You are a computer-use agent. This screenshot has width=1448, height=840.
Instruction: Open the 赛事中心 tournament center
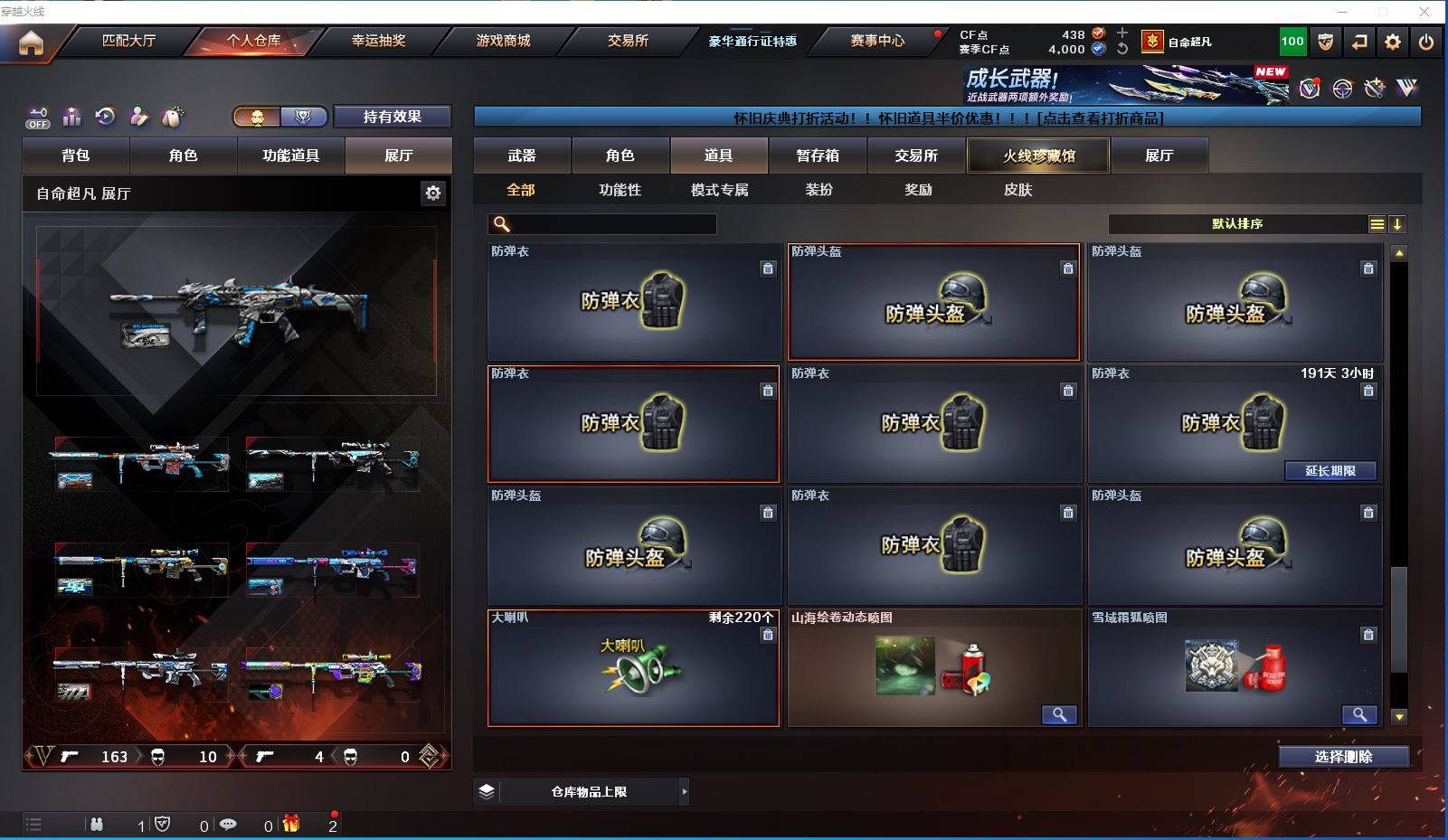click(x=876, y=41)
